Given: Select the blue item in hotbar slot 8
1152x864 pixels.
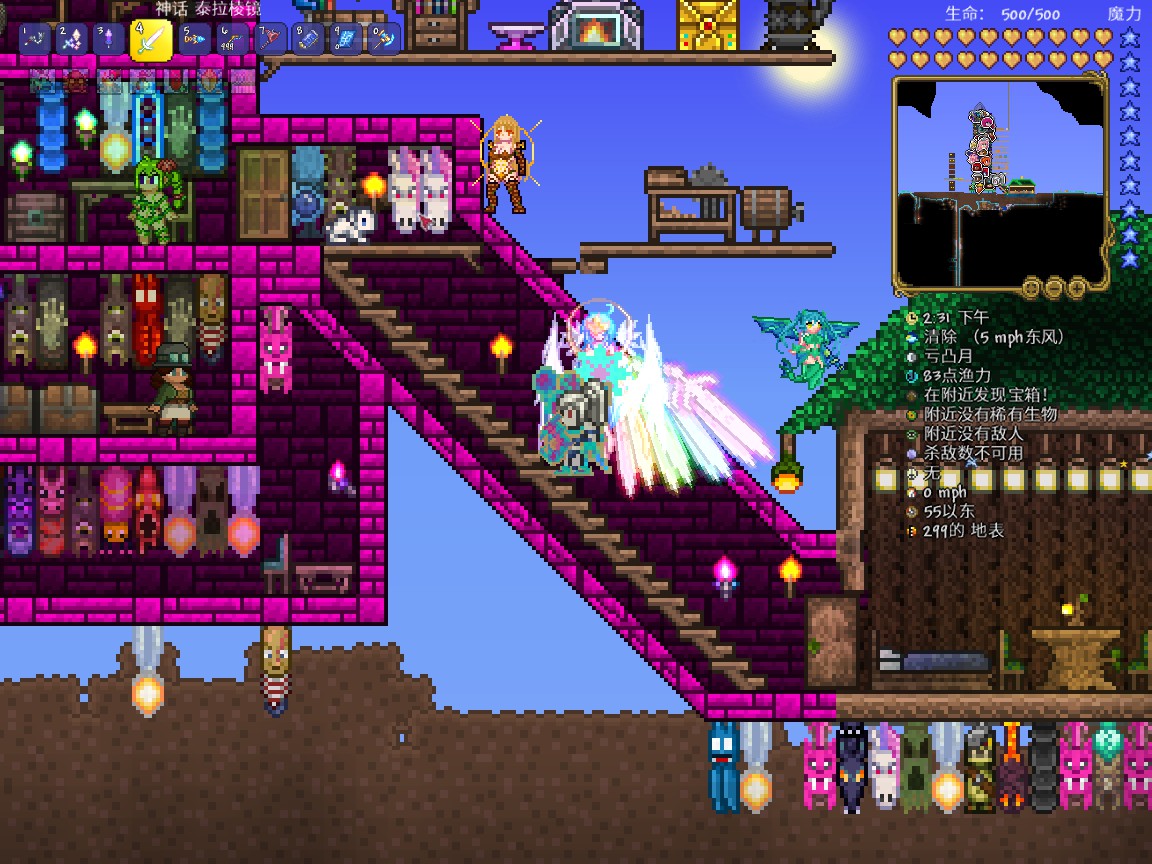Looking at the screenshot, I should [x=308, y=40].
